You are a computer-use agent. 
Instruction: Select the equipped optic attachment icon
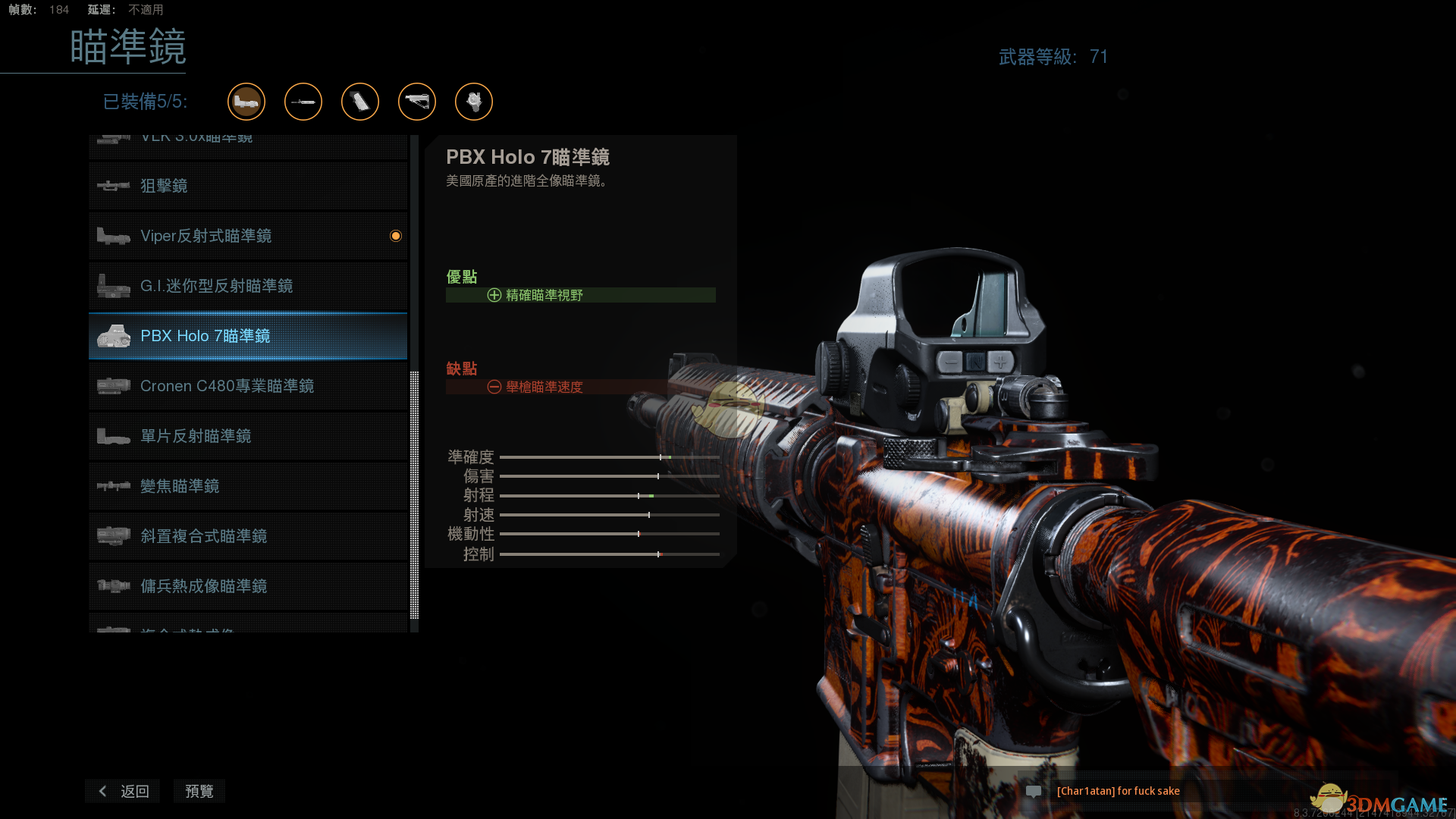tap(246, 102)
